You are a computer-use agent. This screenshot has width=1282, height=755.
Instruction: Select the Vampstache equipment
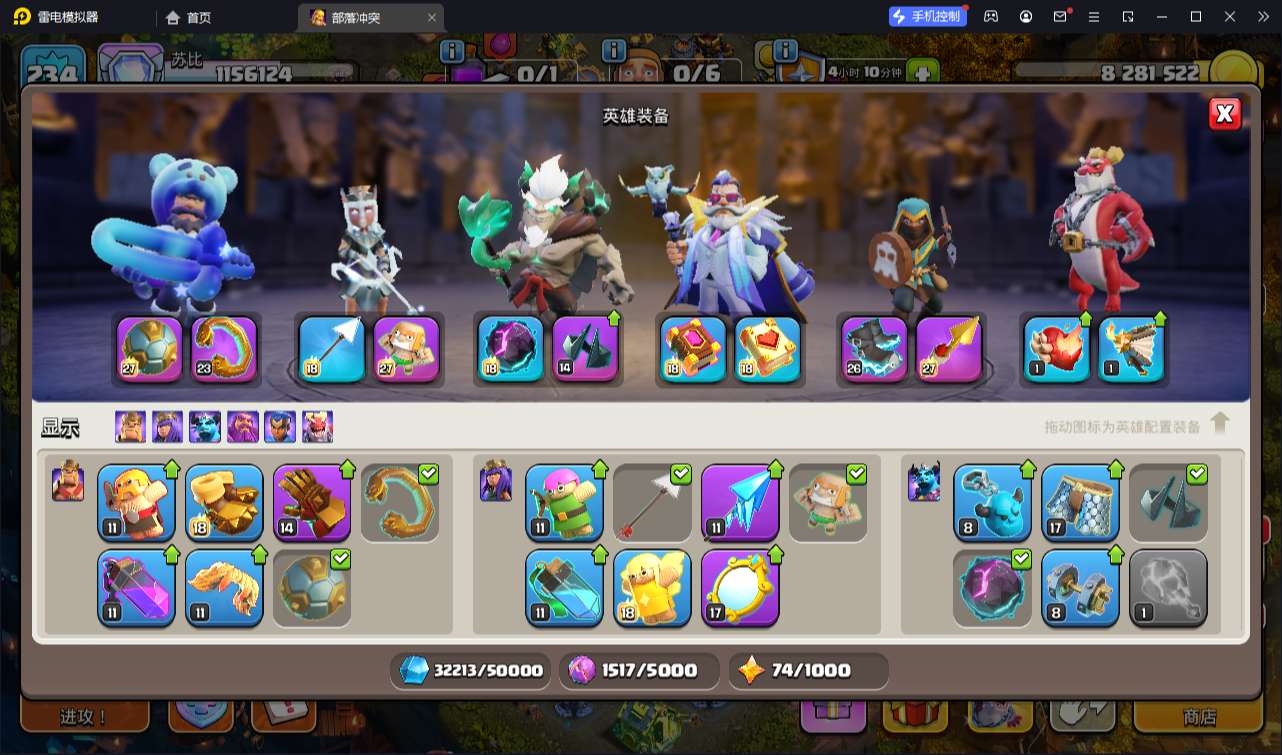(x=224, y=587)
